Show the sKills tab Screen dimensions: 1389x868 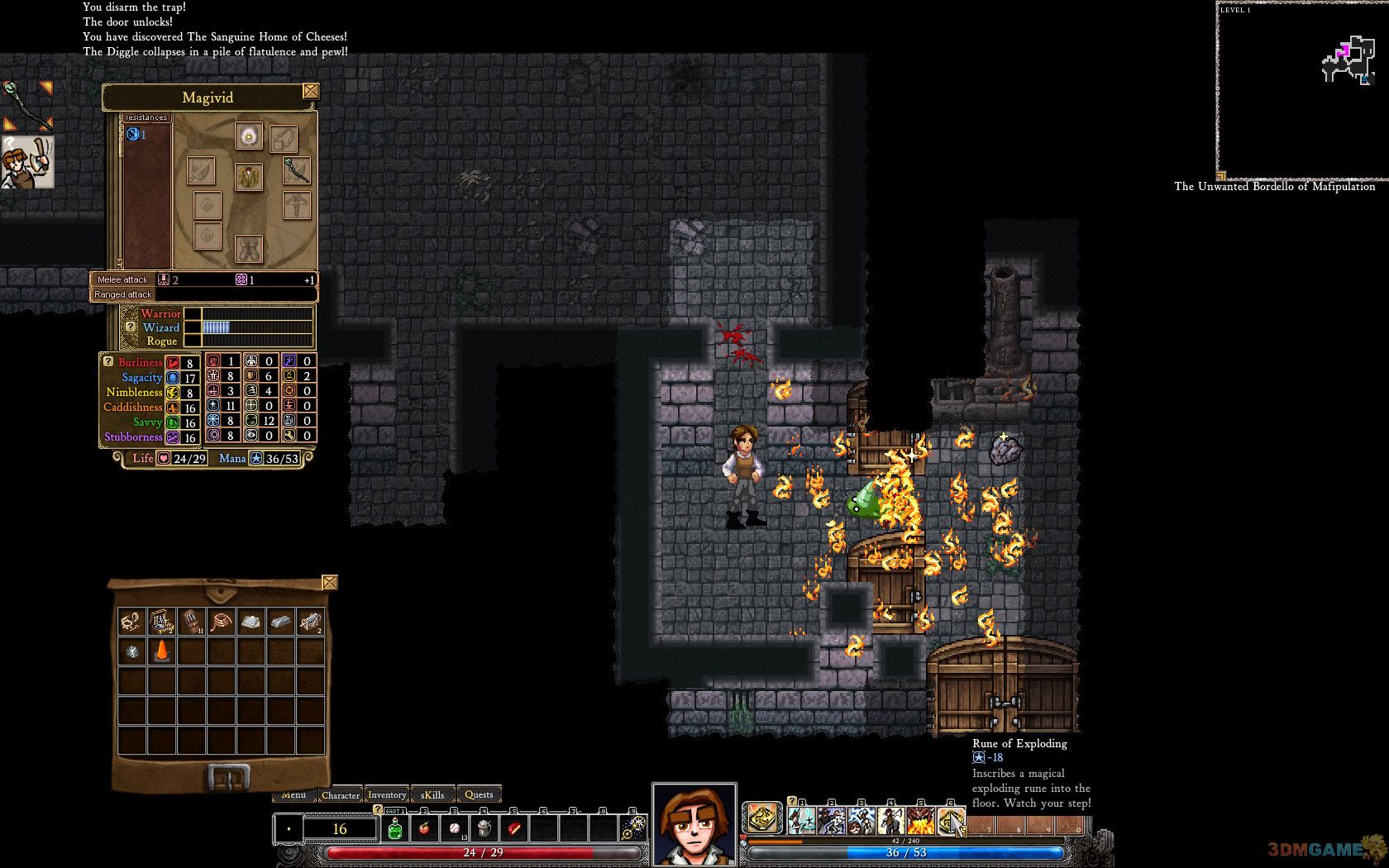433,795
